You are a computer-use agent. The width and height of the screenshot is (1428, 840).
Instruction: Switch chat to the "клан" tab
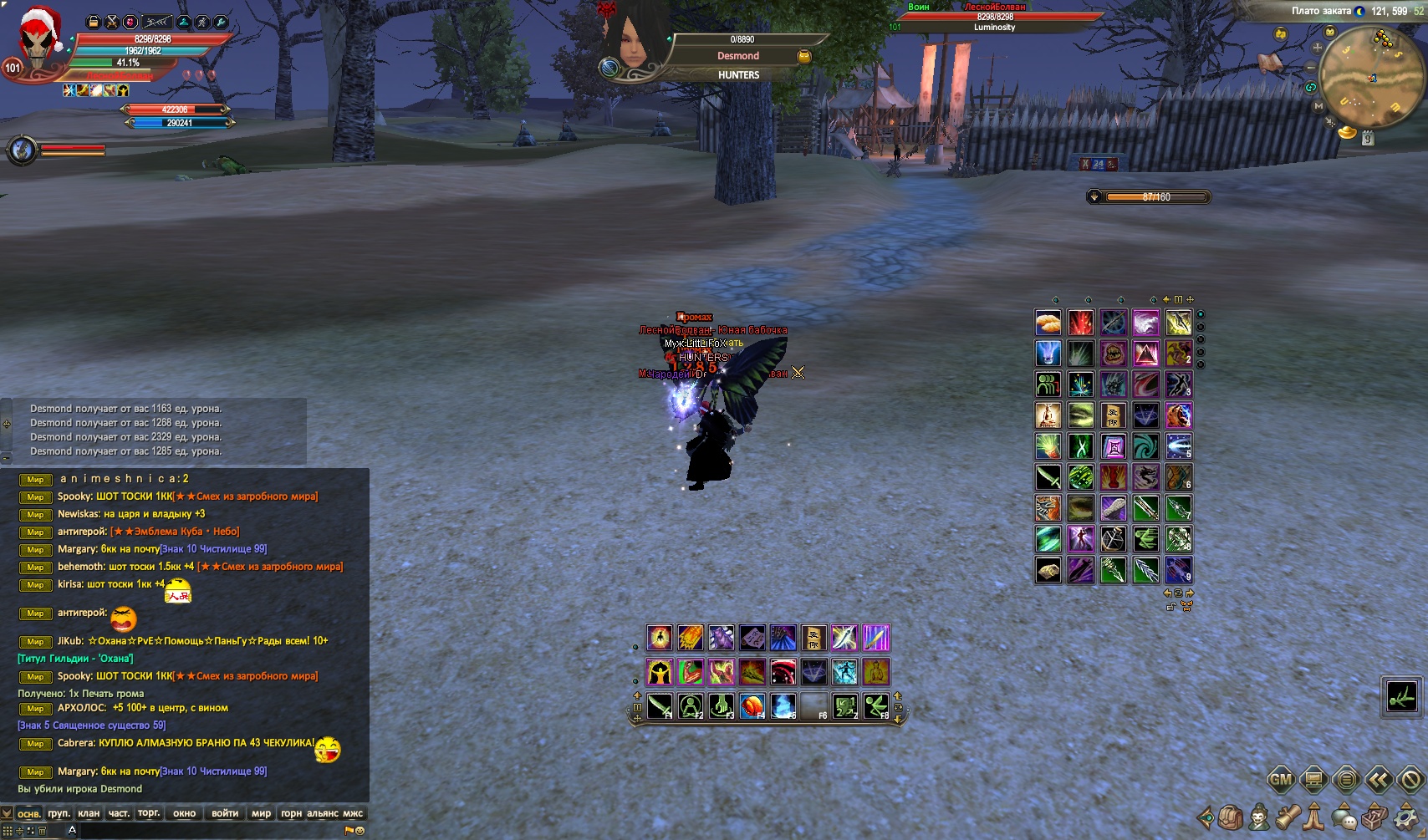[x=89, y=813]
